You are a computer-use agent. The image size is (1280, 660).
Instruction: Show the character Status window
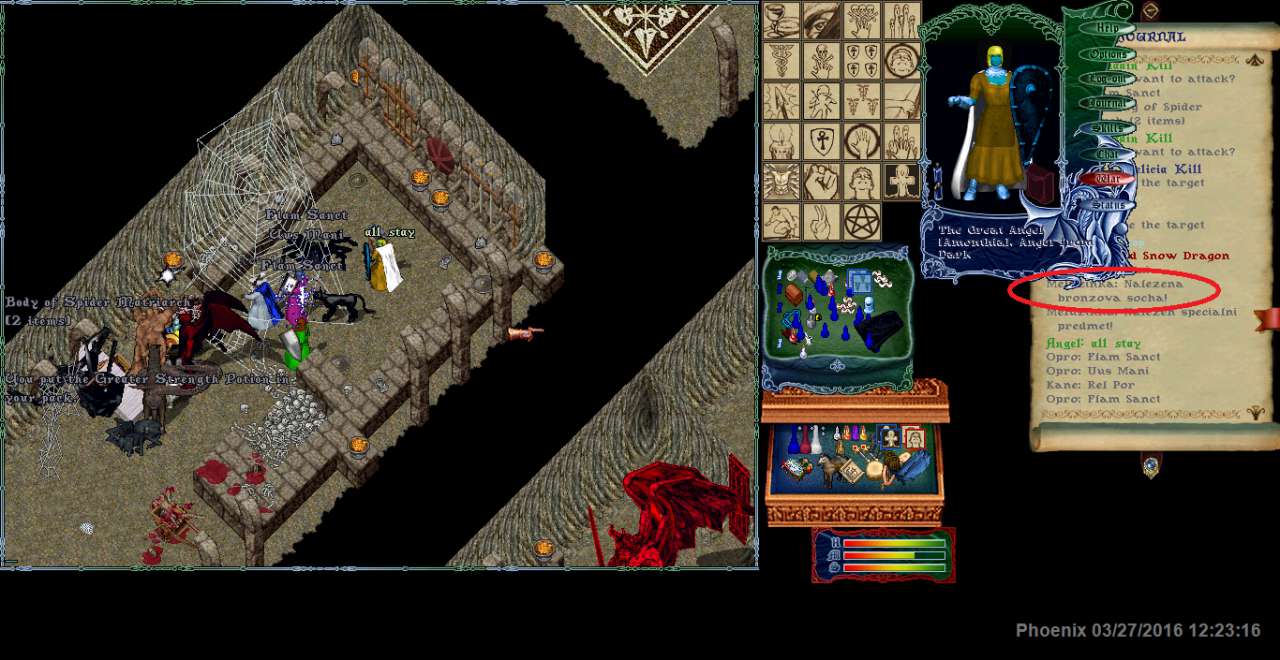coord(1107,205)
